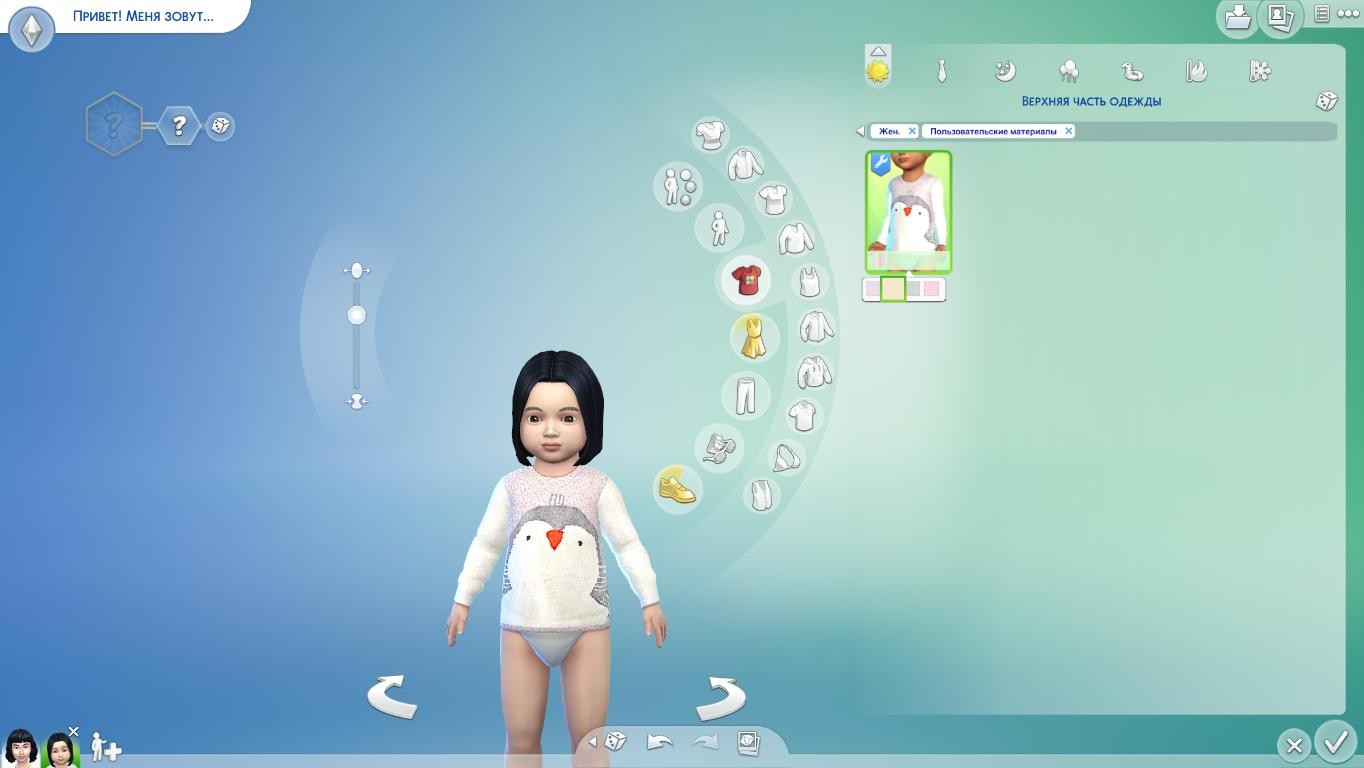
Task: Edit the name "Привет! Меня зовут..." field
Action: click(143, 17)
